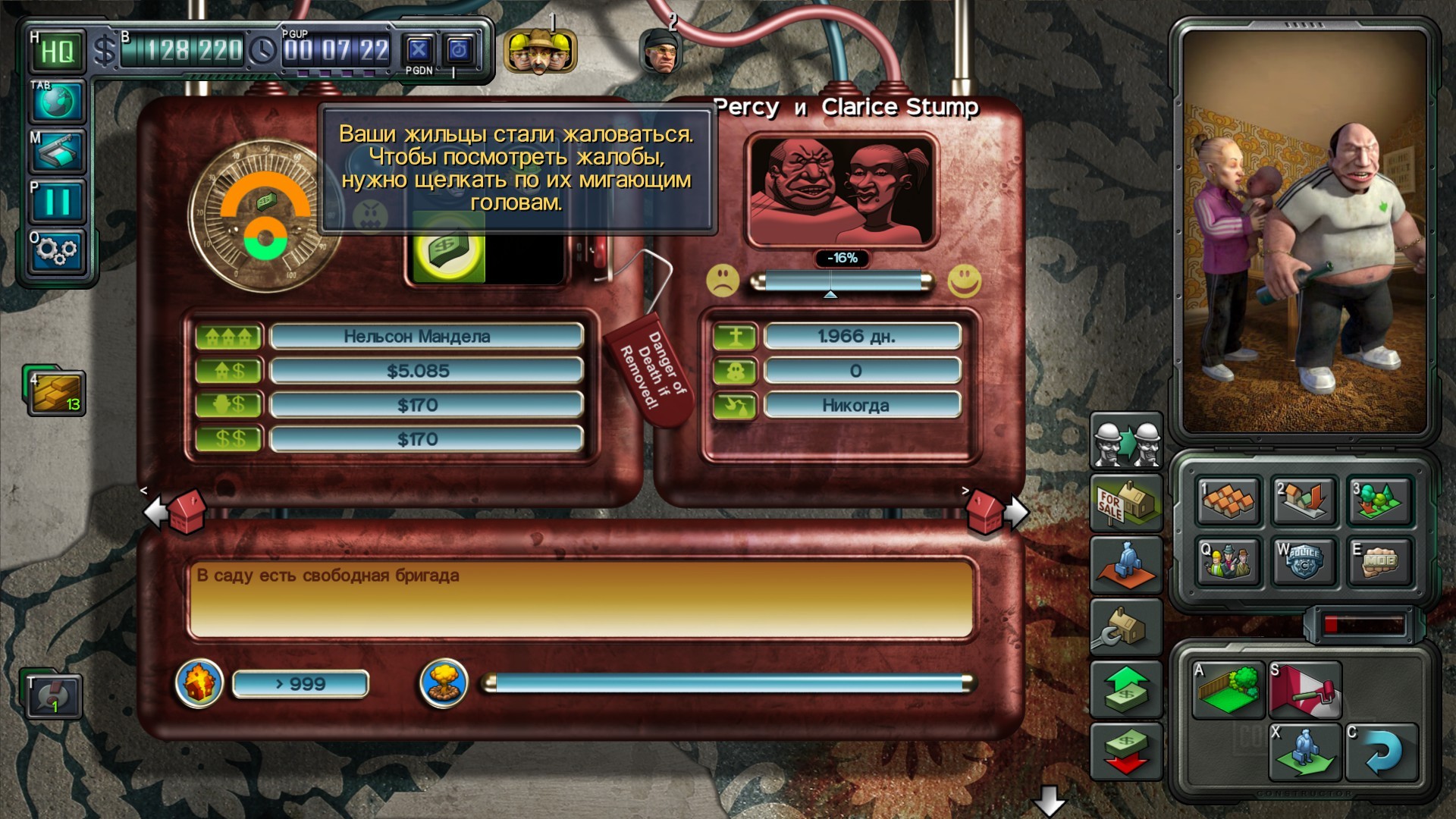Select the gold bars resource slot
Screen dimensions: 1456x819
[57, 392]
